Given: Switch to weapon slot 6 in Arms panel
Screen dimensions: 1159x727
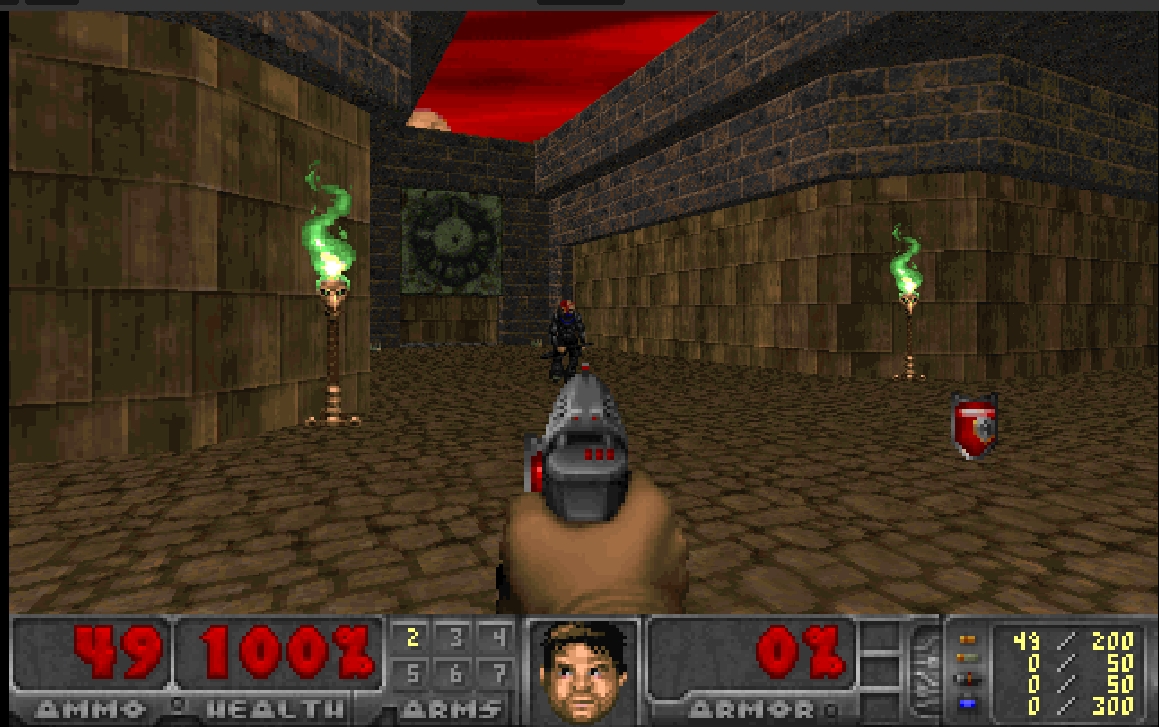Looking at the screenshot, I should coord(455,672).
